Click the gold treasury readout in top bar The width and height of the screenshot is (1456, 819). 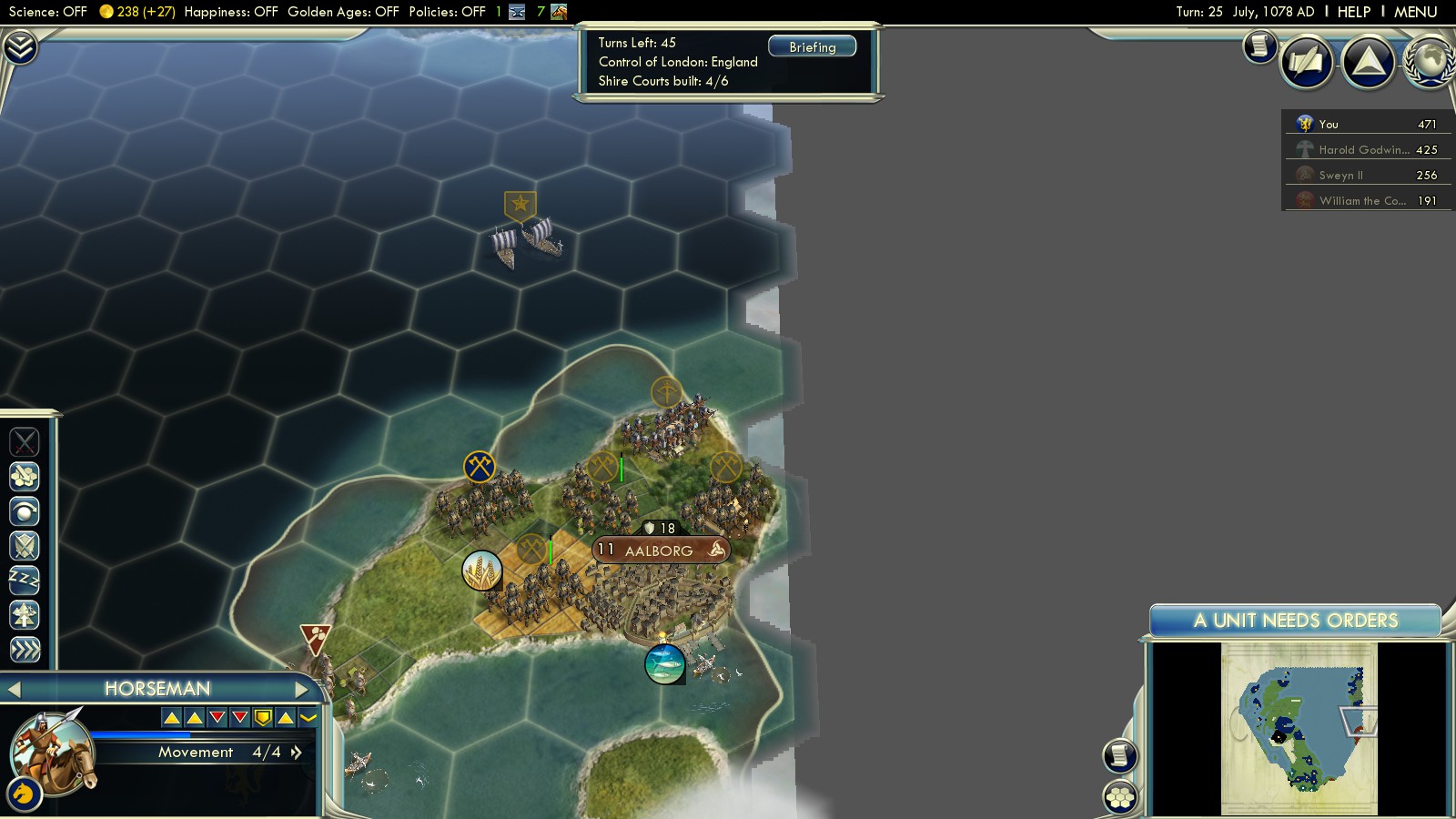[x=136, y=12]
